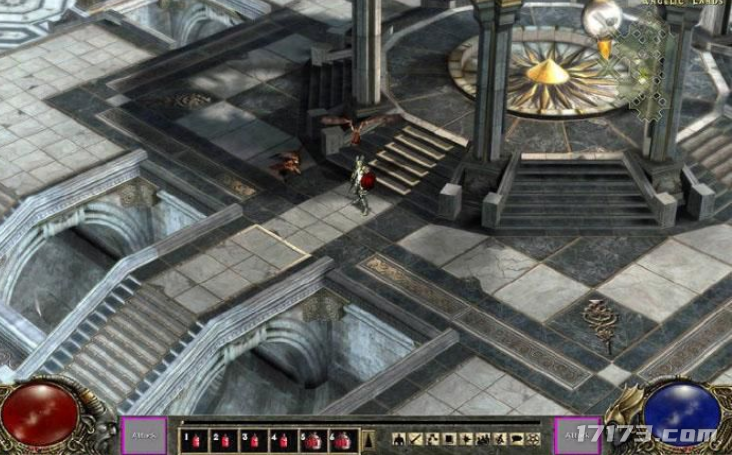The image size is (732, 455).
Task: Open the Attack skill button beside the blue orb
Action: click(577, 436)
